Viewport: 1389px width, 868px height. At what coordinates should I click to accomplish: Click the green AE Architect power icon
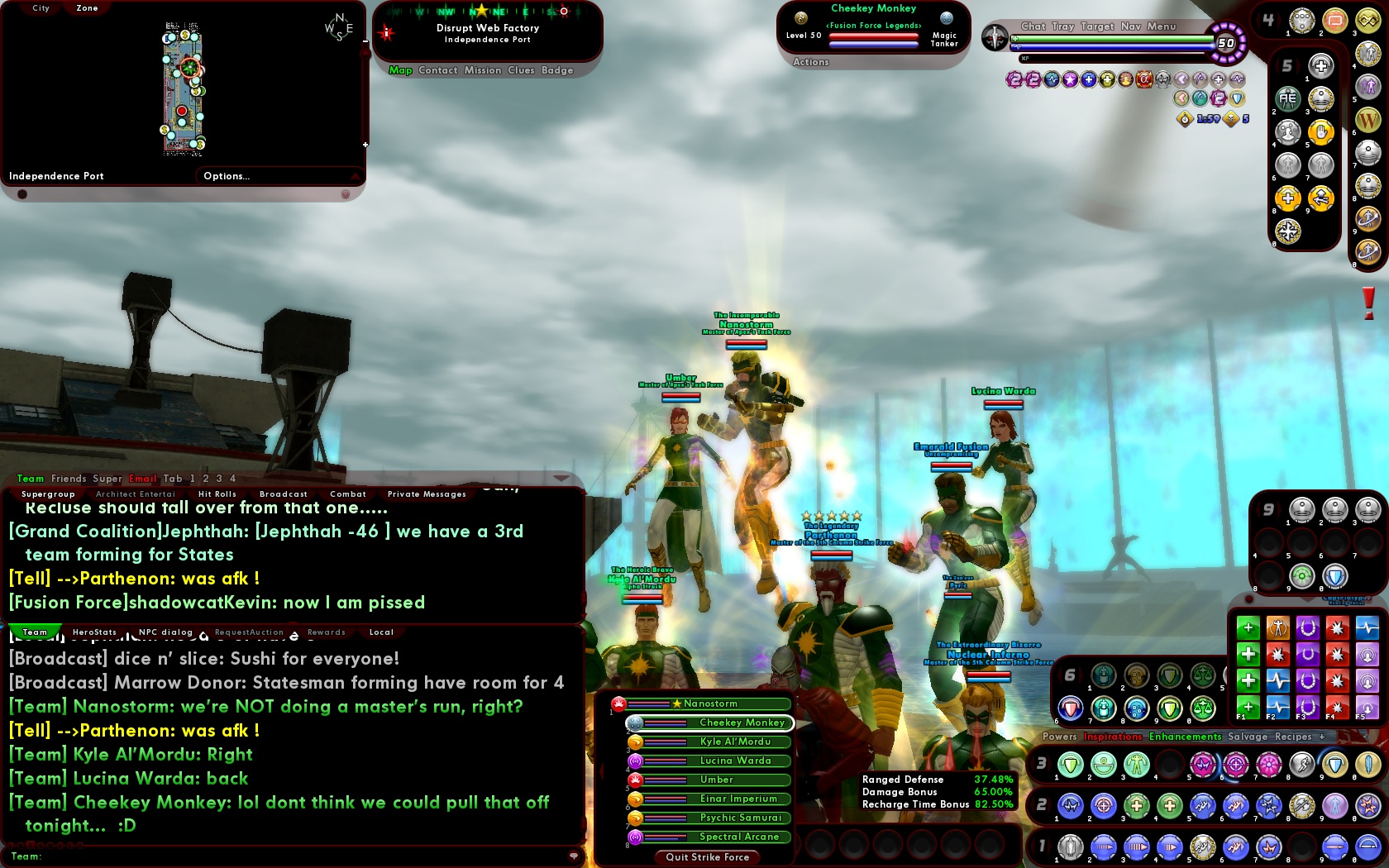click(x=1289, y=98)
